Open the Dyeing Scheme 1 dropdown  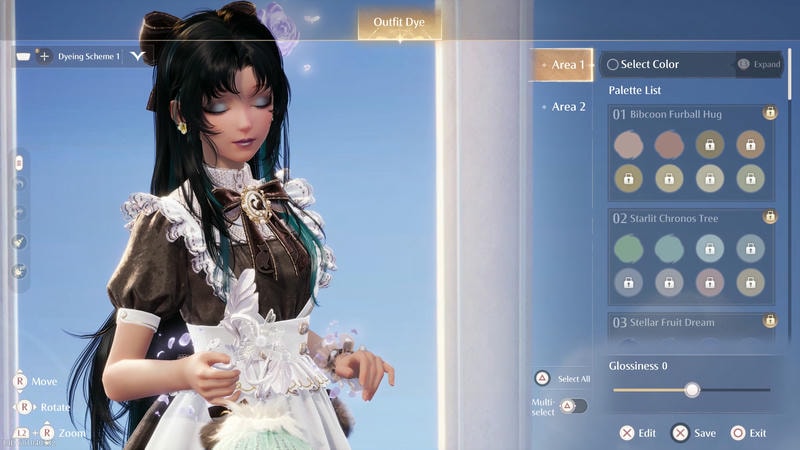click(136, 57)
